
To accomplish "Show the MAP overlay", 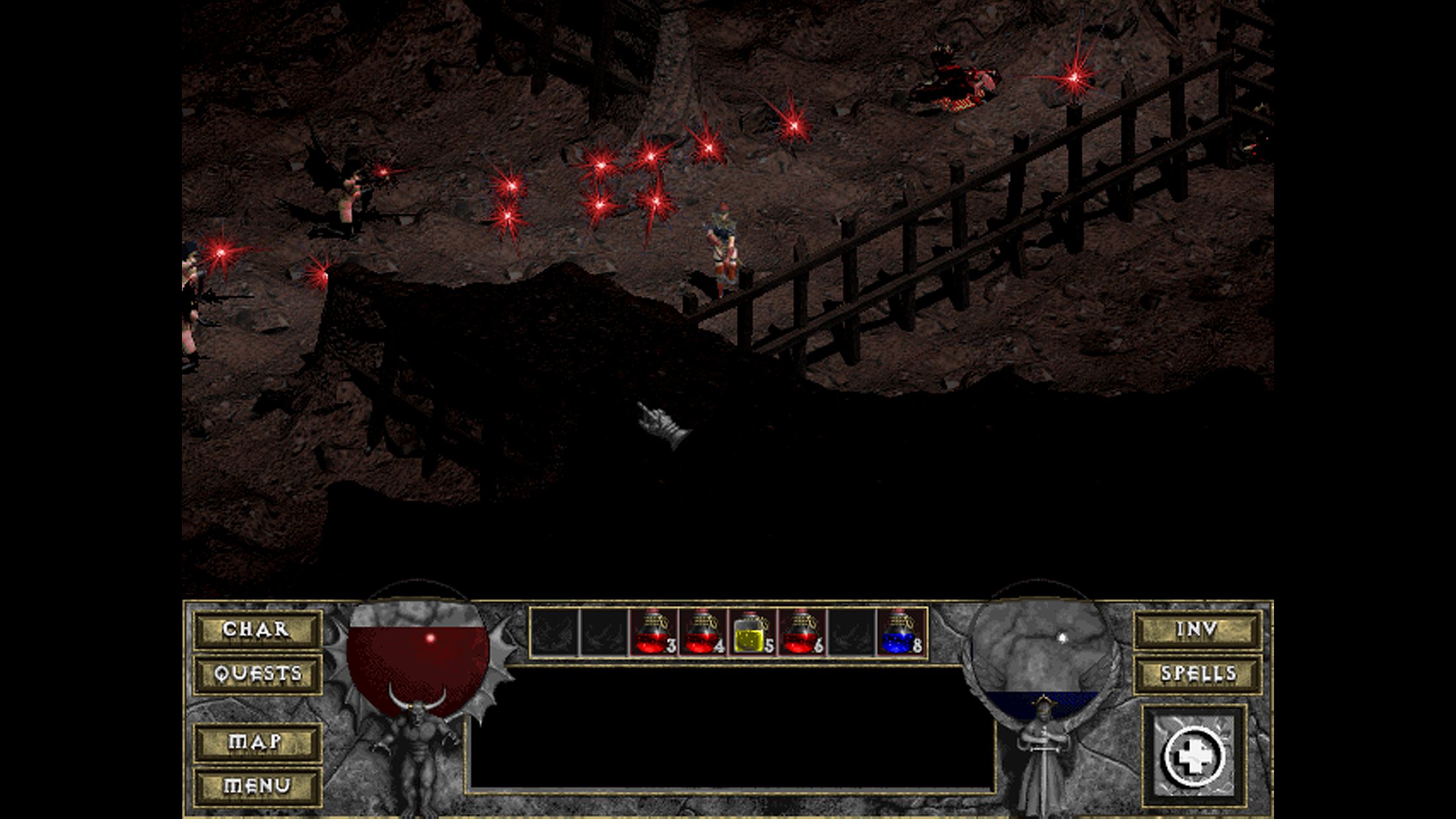I will (x=257, y=742).
